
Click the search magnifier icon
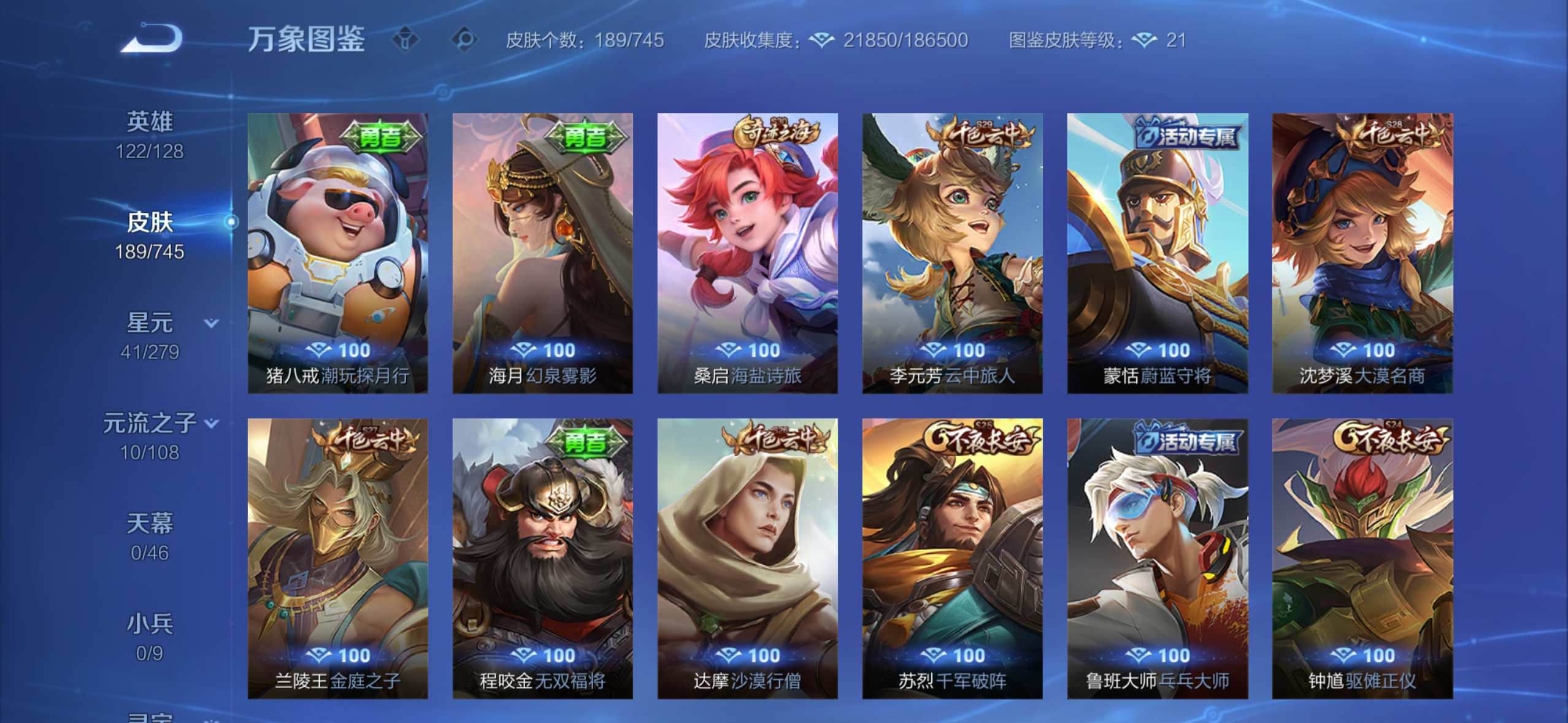click(464, 40)
